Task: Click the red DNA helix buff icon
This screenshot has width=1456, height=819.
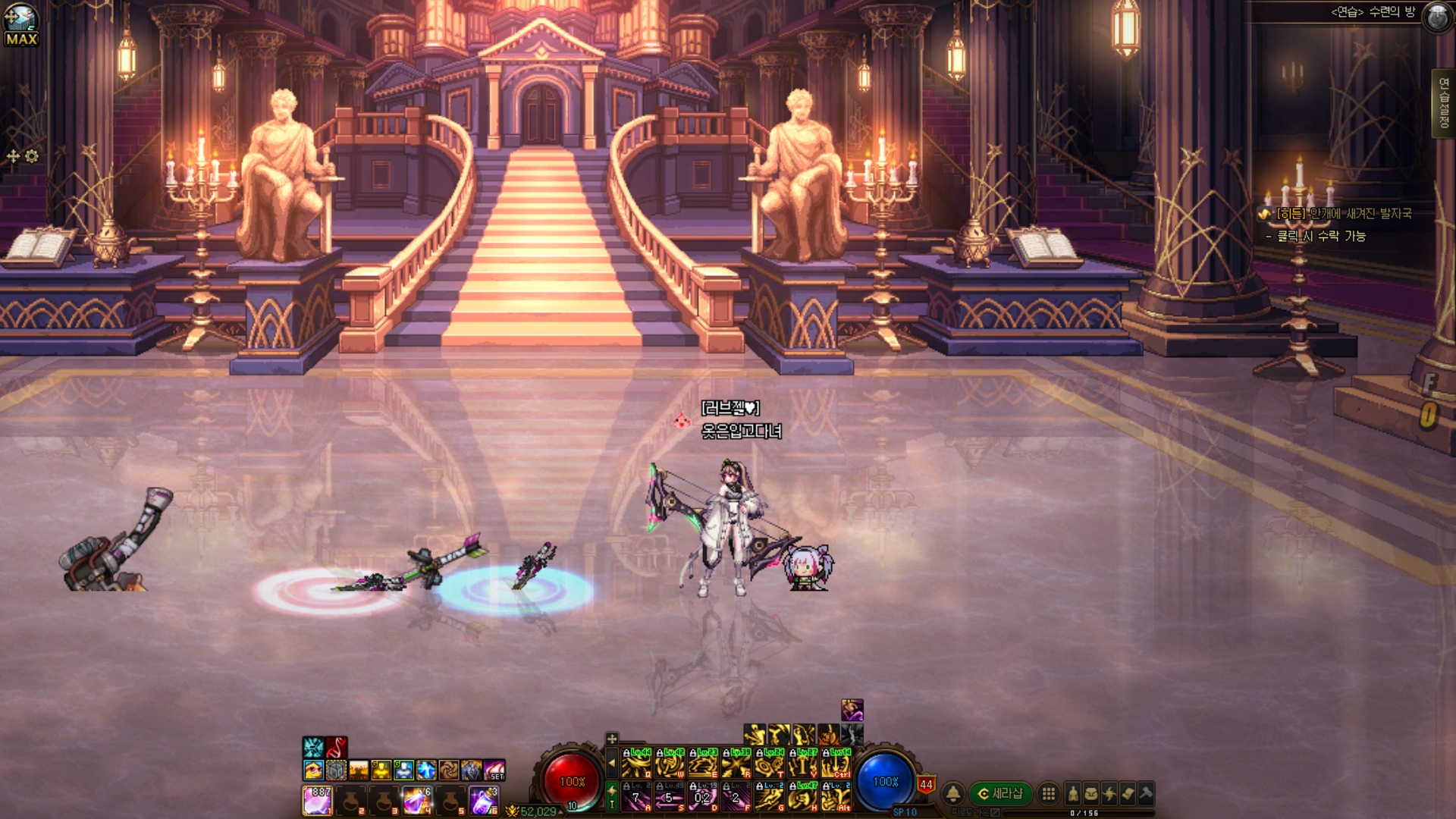Action: 337,747
